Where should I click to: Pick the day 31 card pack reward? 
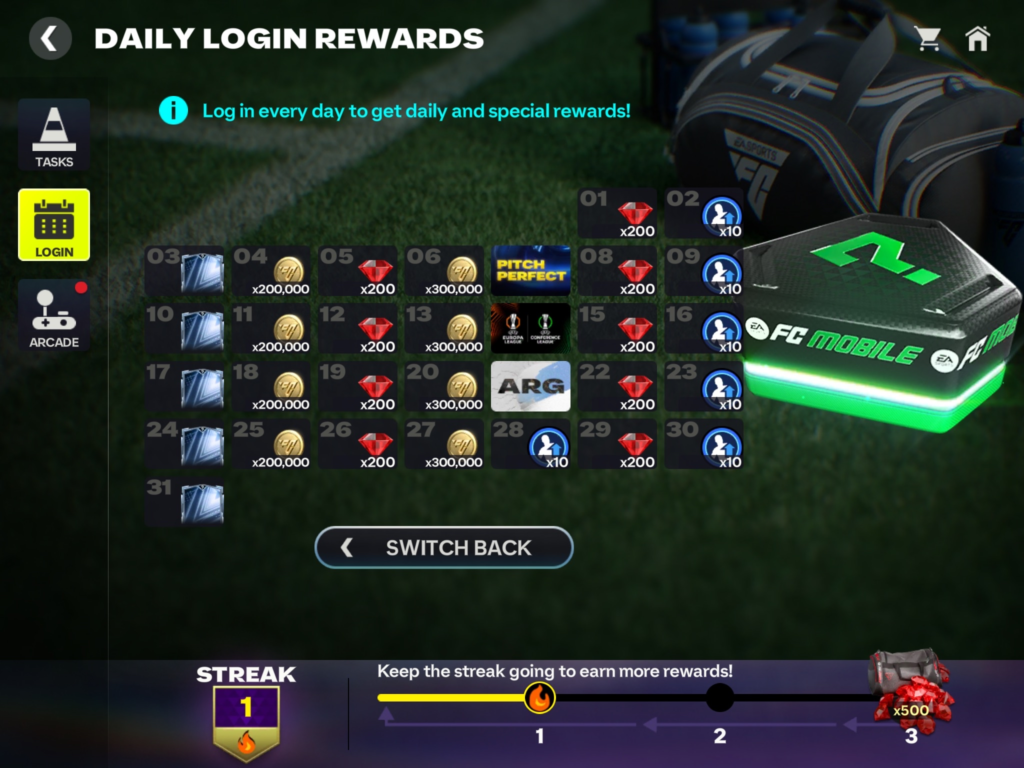coord(184,503)
